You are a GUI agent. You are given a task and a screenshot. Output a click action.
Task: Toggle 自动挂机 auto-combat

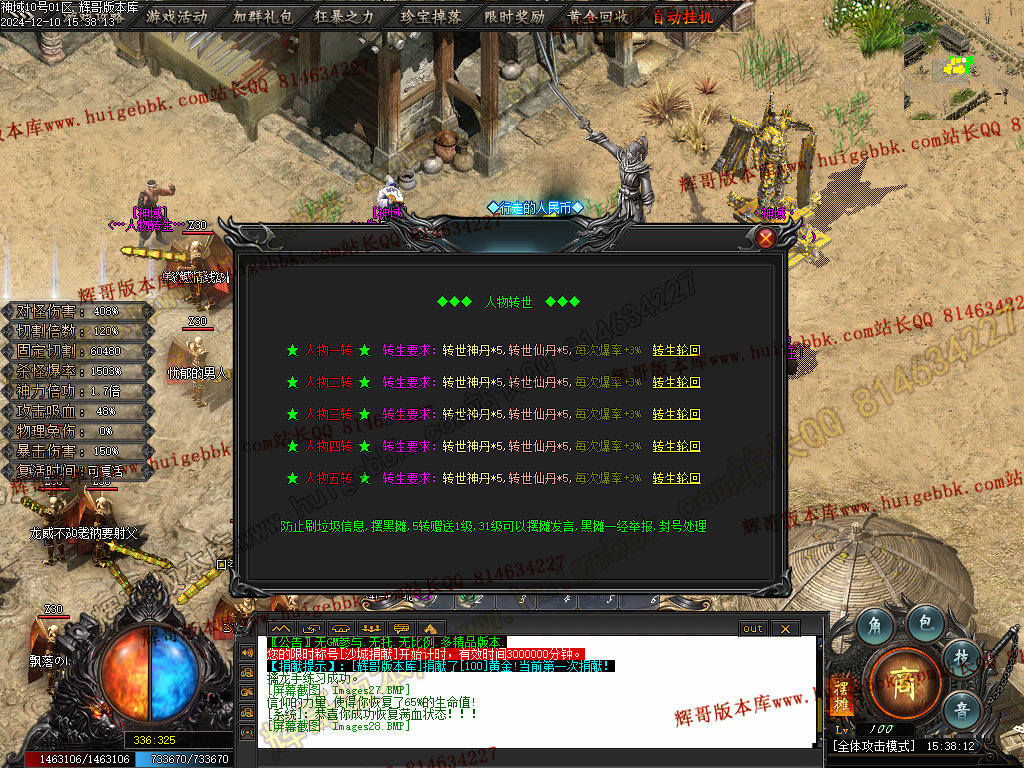coord(683,16)
